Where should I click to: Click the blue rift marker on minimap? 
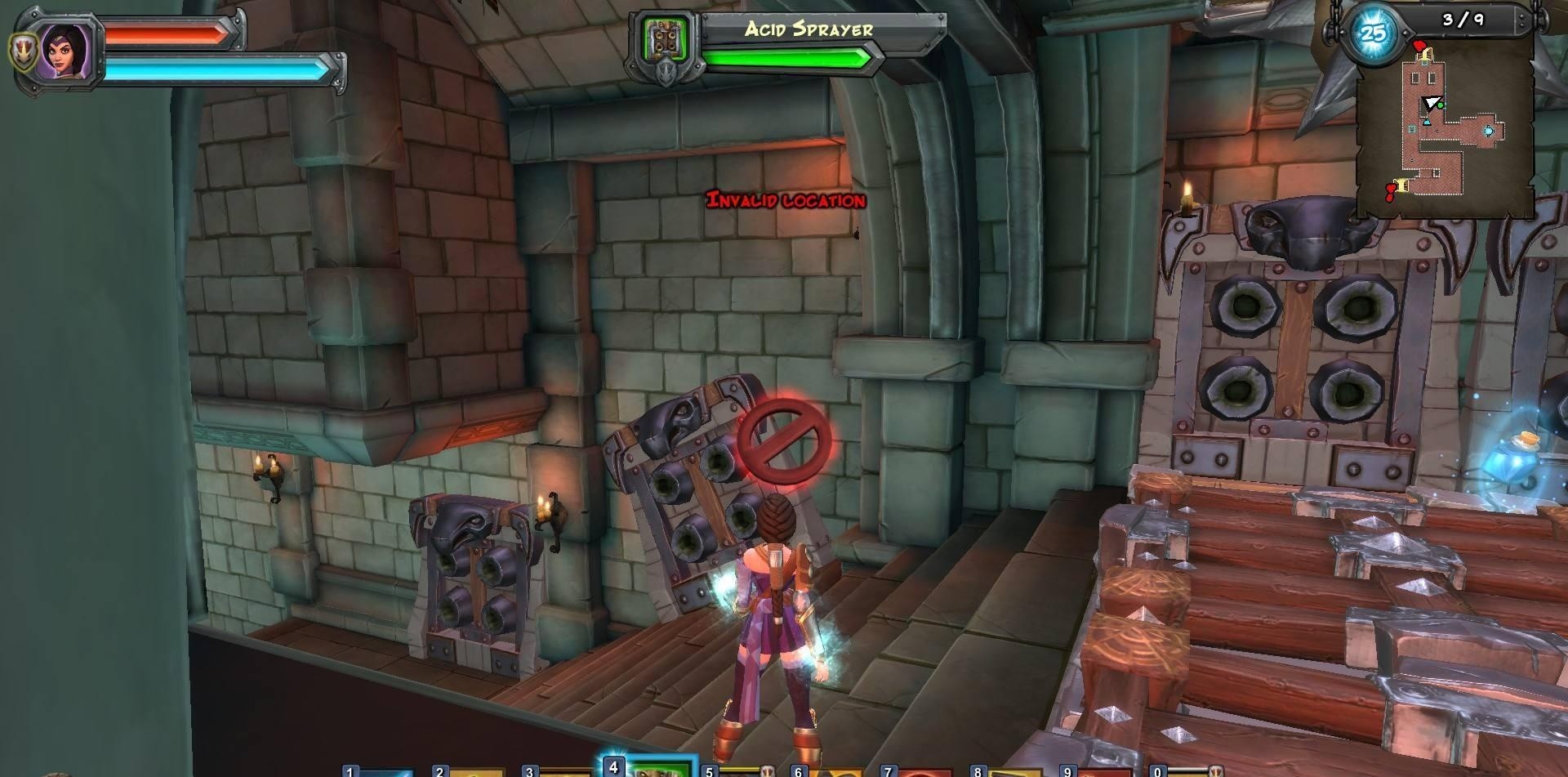click(x=1488, y=131)
